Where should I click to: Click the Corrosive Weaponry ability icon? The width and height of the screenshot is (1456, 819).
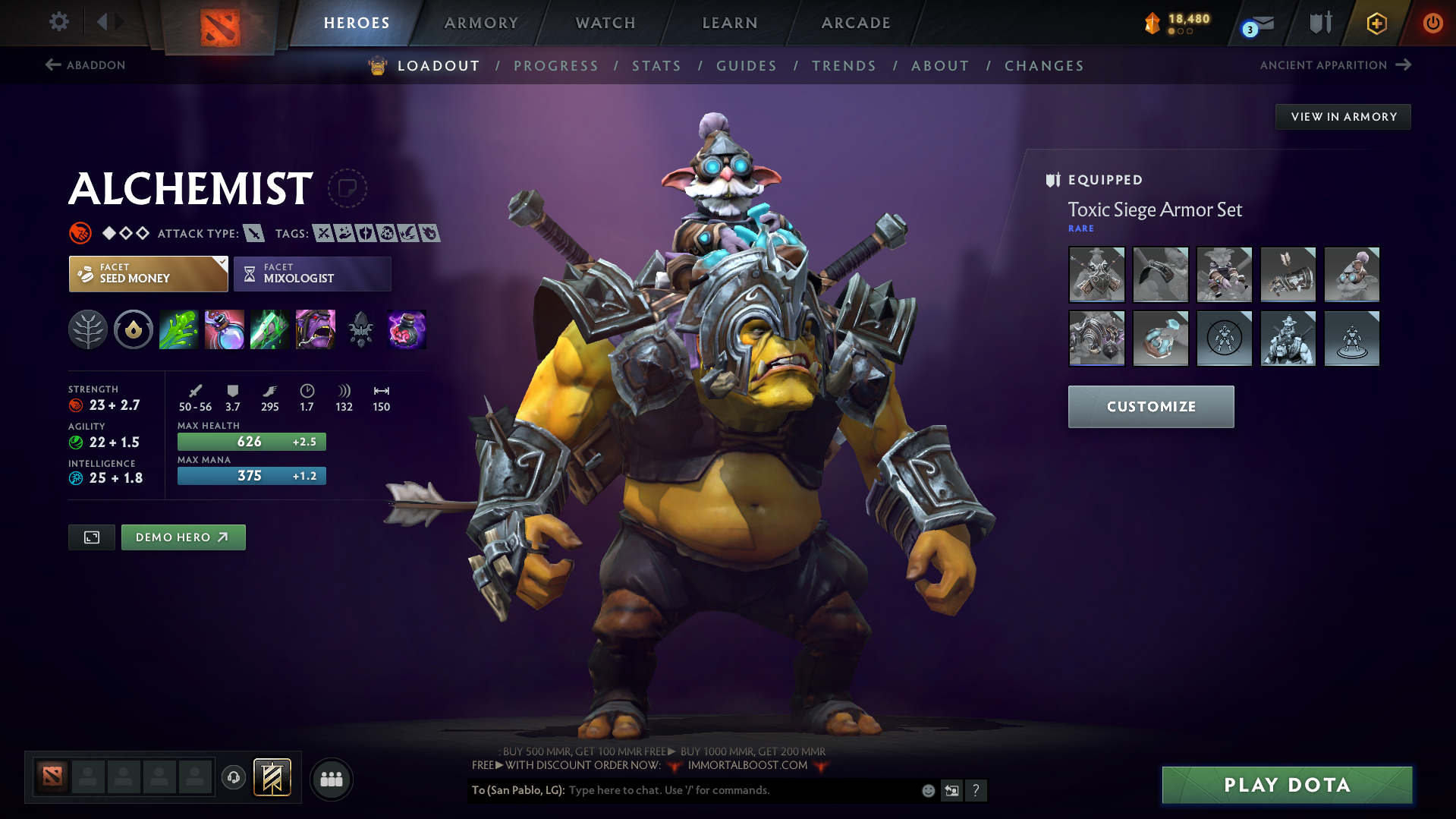[x=269, y=329]
